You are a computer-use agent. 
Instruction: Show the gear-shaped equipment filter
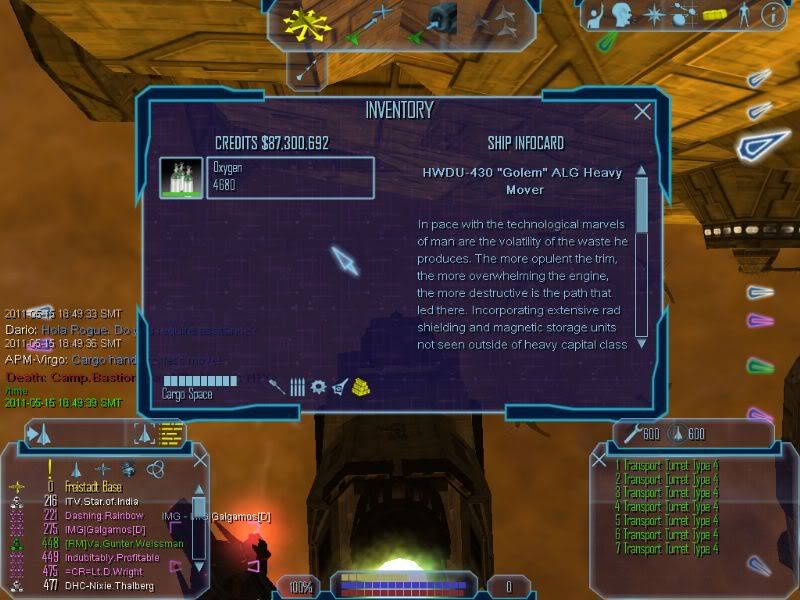[318, 387]
